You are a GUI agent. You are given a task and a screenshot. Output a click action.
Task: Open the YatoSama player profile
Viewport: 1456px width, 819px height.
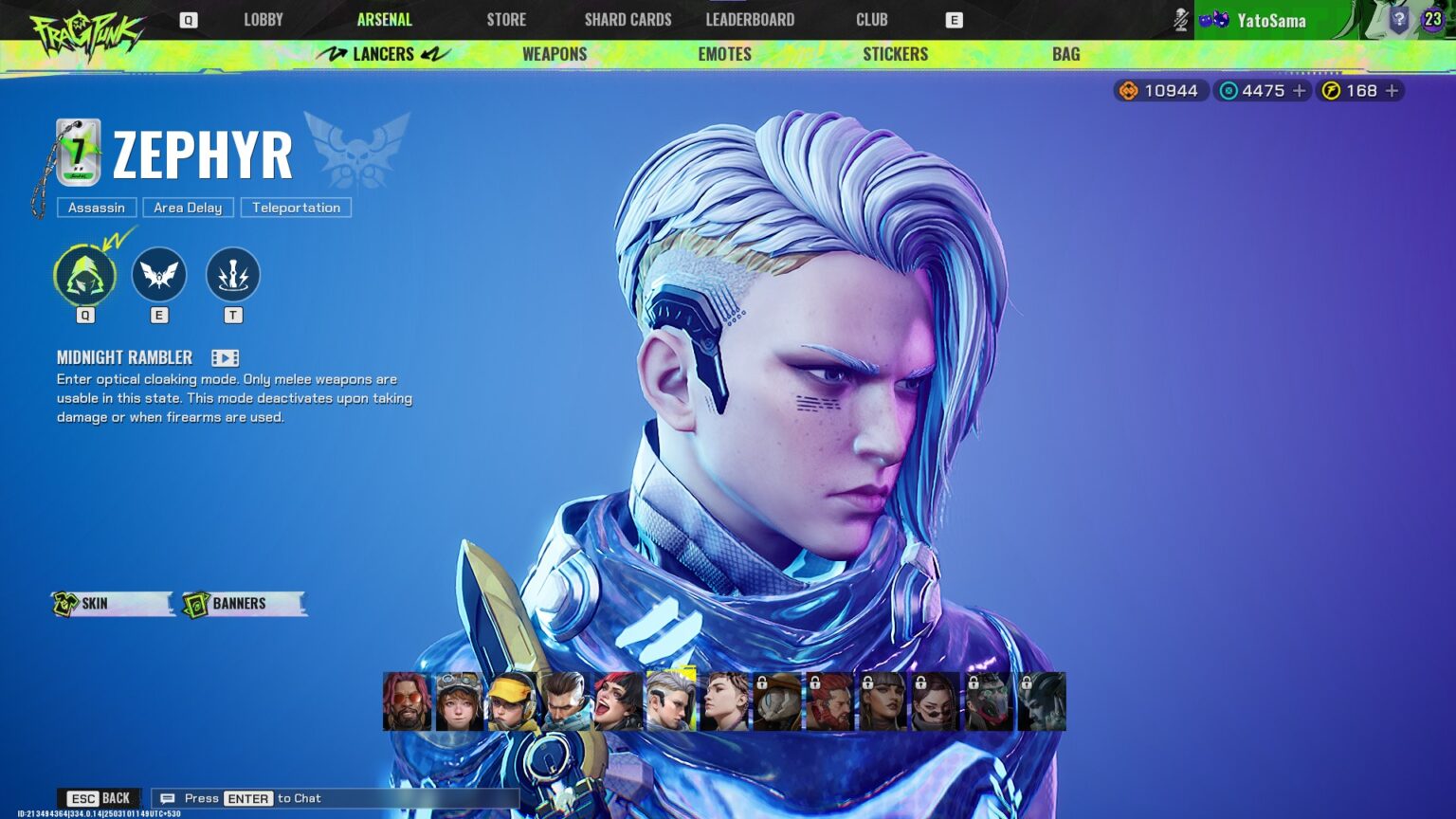1270,20
